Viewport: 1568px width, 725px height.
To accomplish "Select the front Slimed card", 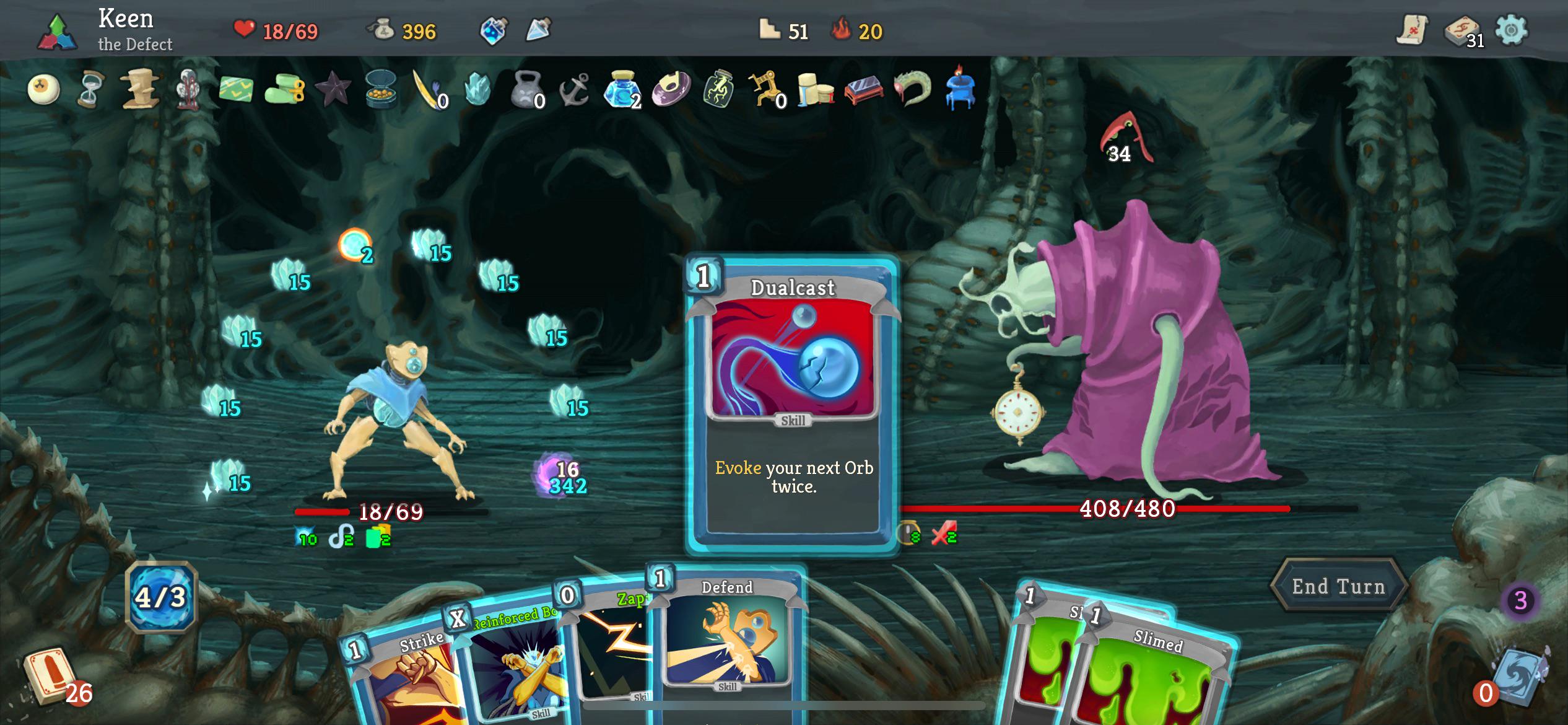I will (x=1152, y=675).
